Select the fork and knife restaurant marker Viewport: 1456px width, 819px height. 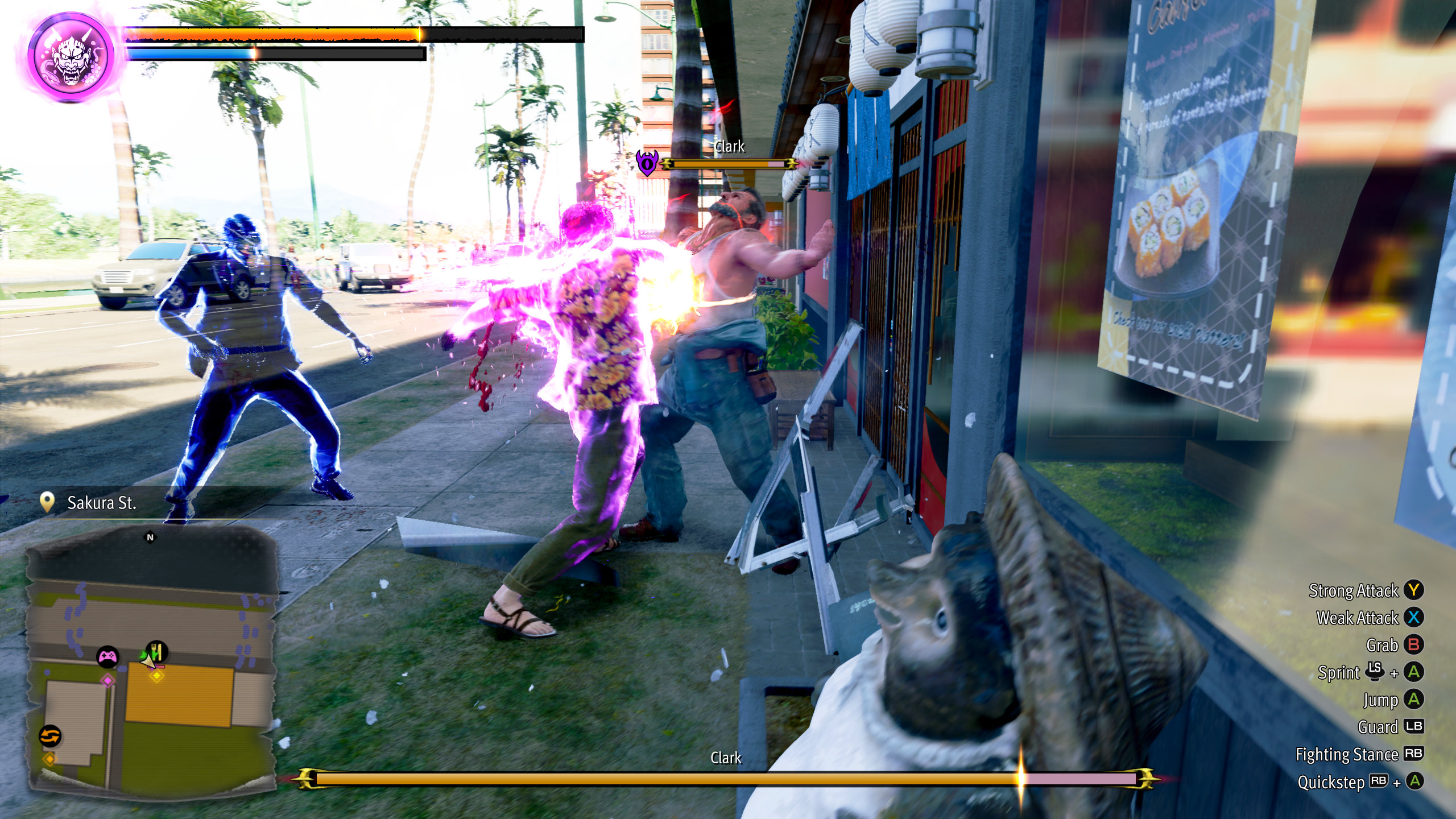156,651
